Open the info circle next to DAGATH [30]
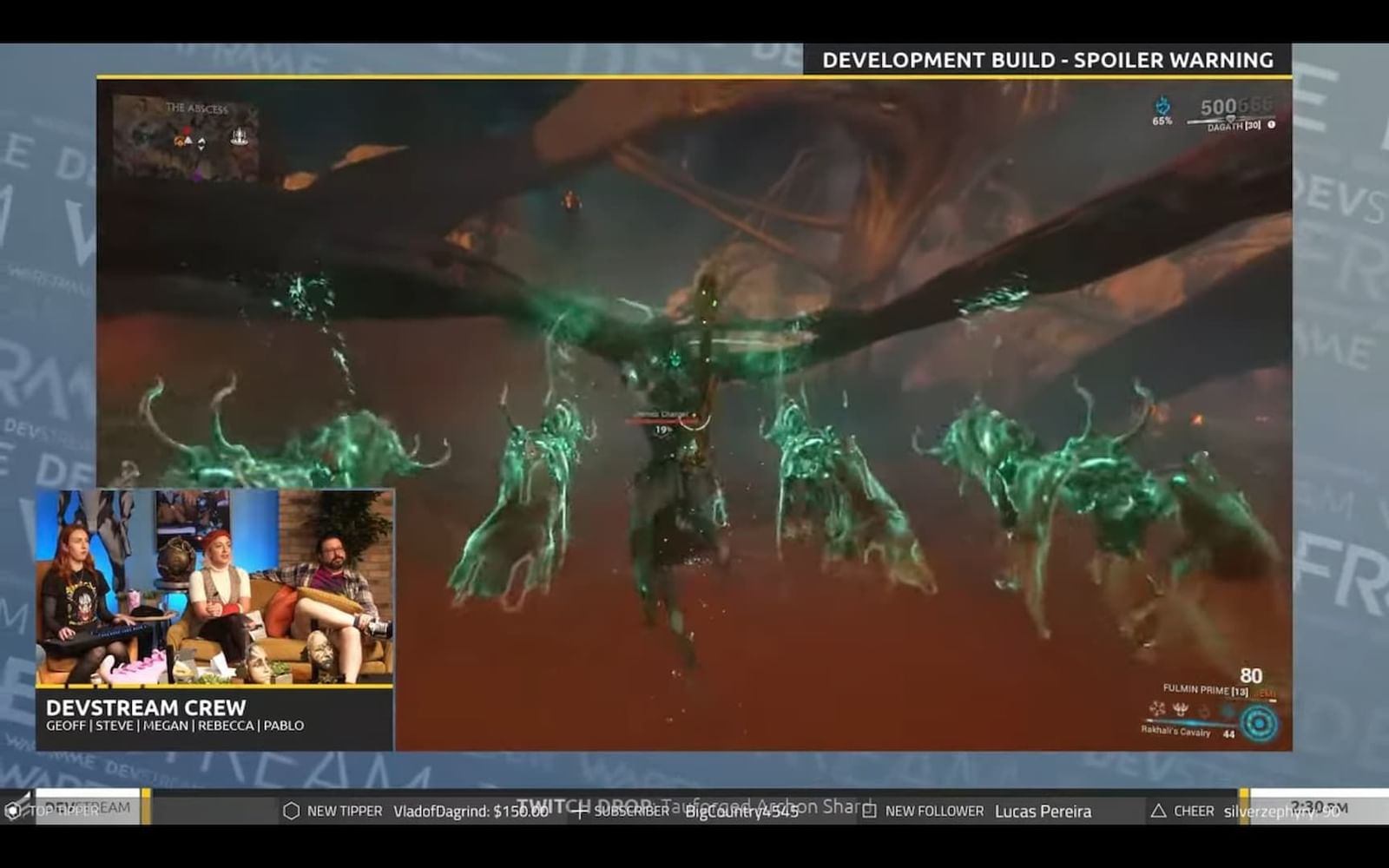 1271,125
